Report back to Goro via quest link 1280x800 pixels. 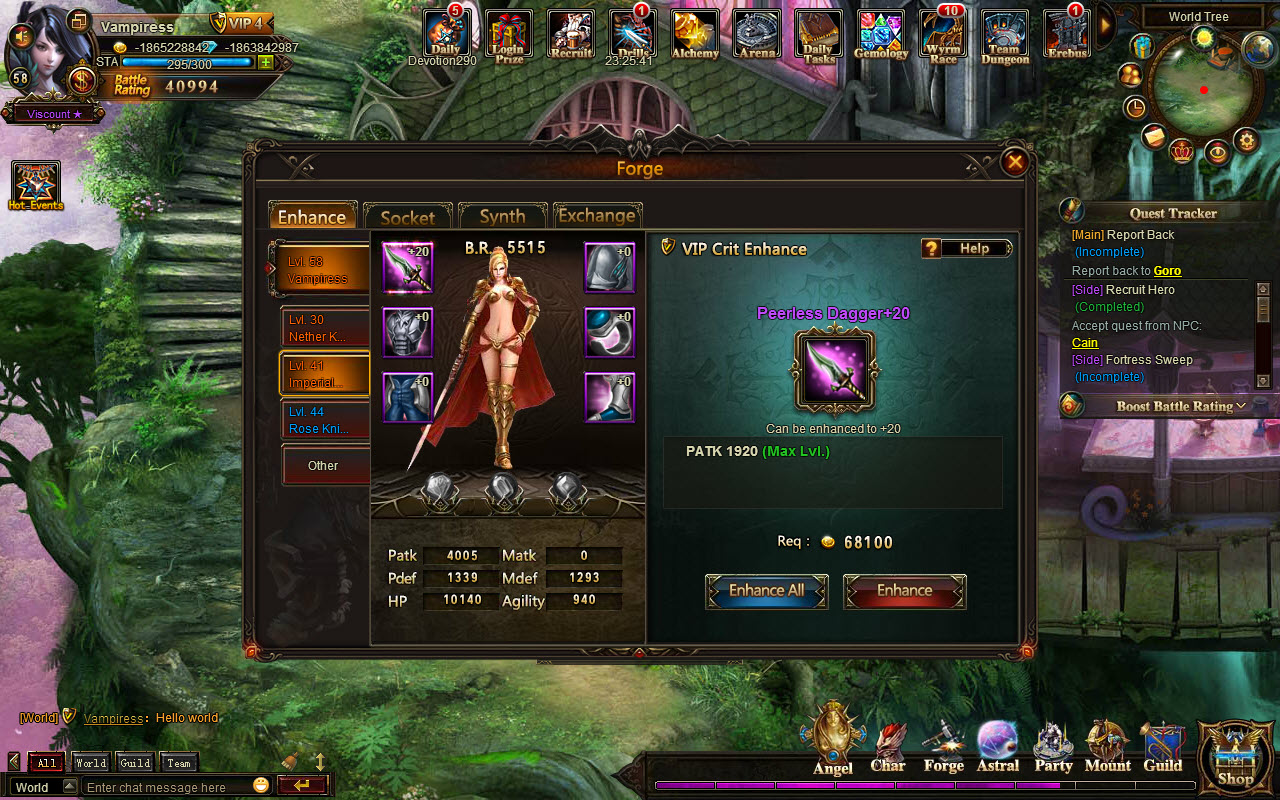(1166, 270)
